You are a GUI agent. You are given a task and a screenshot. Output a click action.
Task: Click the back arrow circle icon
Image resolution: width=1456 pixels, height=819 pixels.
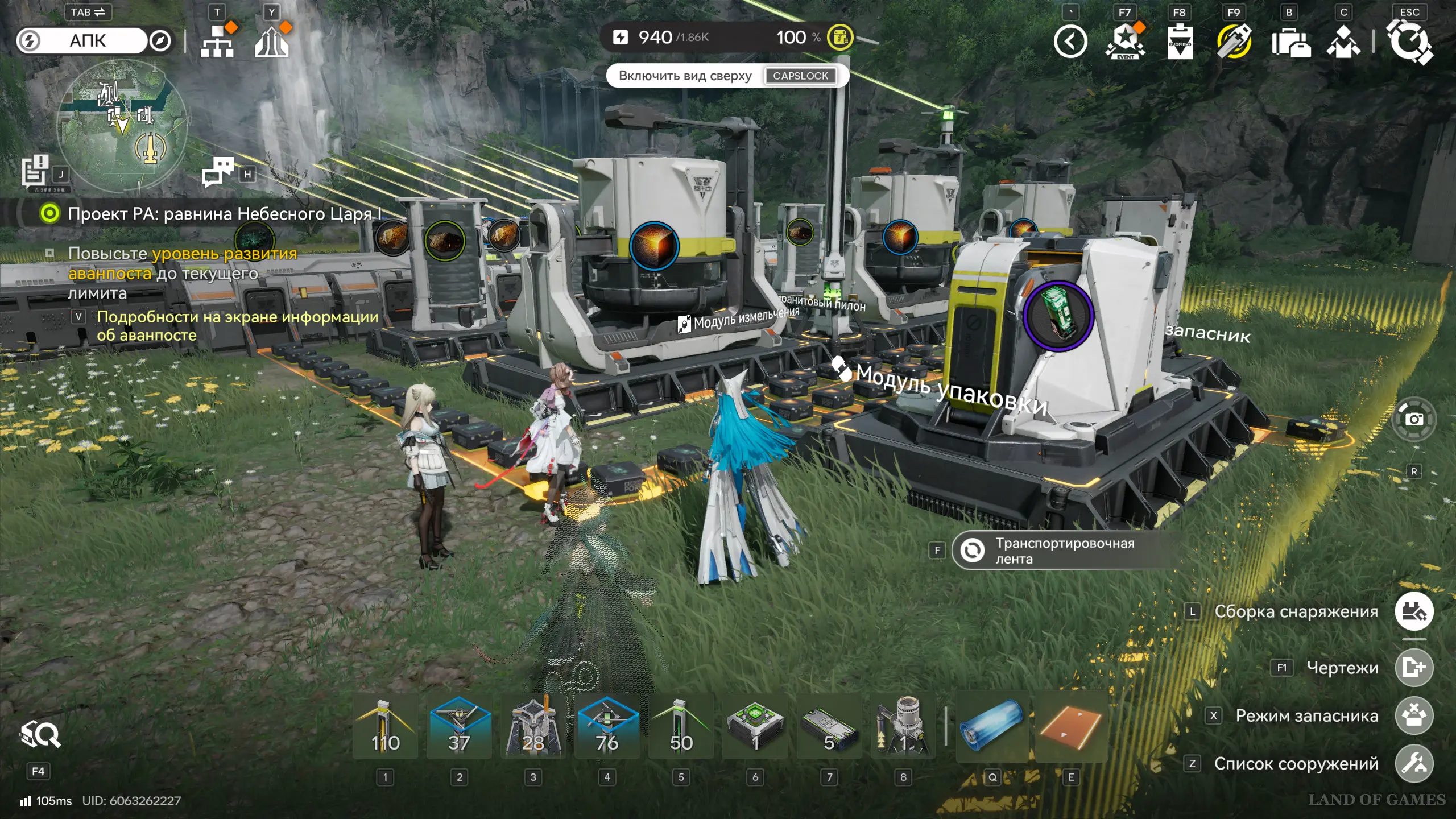(x=1070, y=42)
